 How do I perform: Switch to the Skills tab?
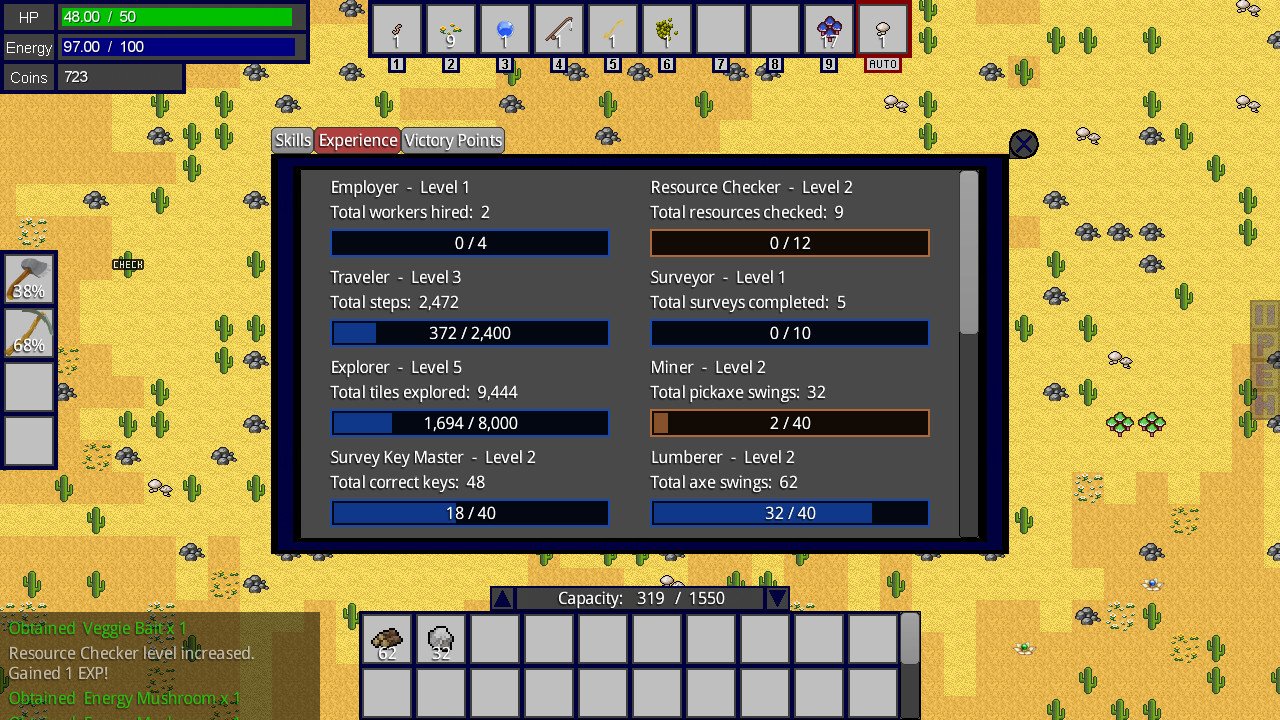[292, 140]
